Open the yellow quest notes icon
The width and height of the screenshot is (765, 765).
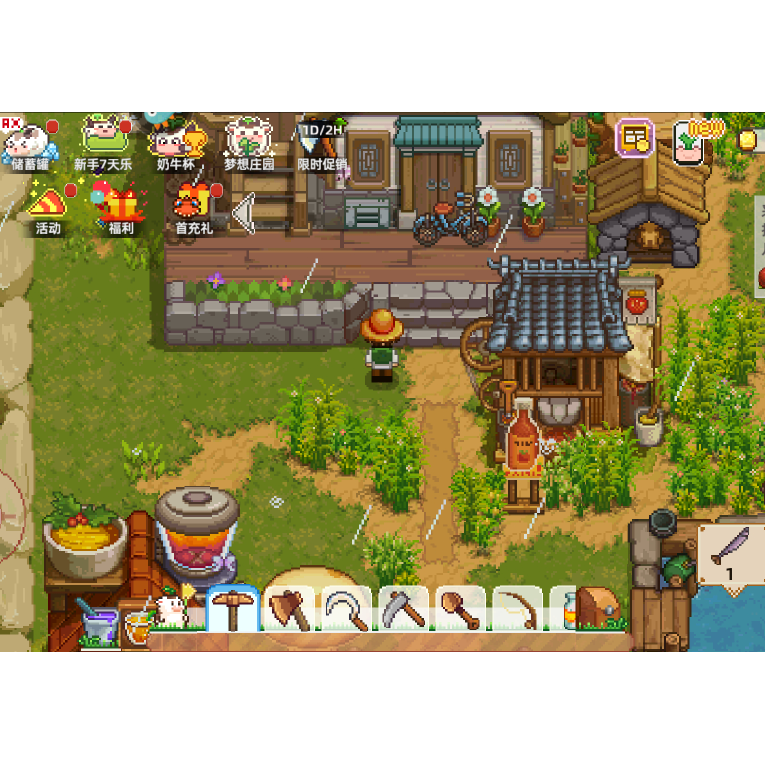[634, 139]
